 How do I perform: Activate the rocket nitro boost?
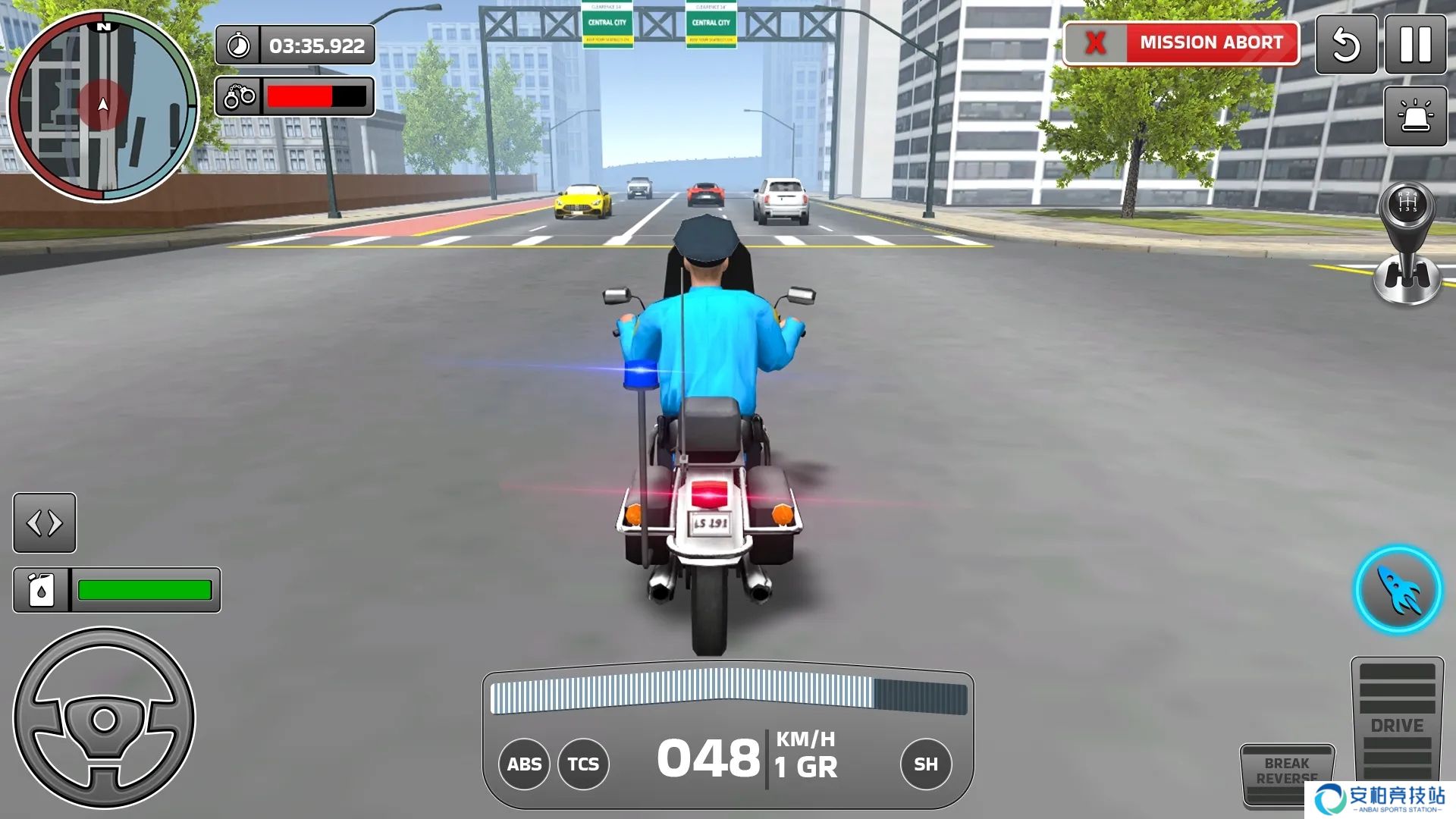pos(1398,590)
